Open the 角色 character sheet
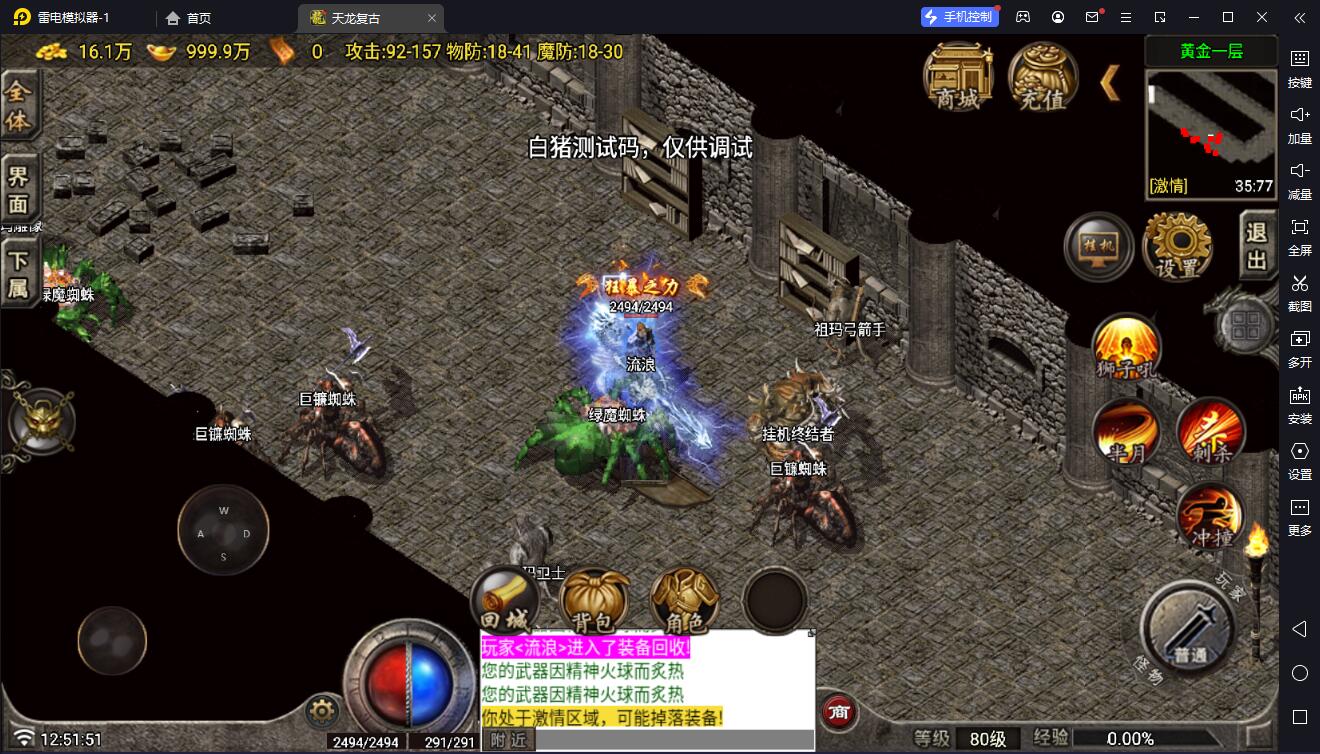1320x754 pixels. click(684, 601)
